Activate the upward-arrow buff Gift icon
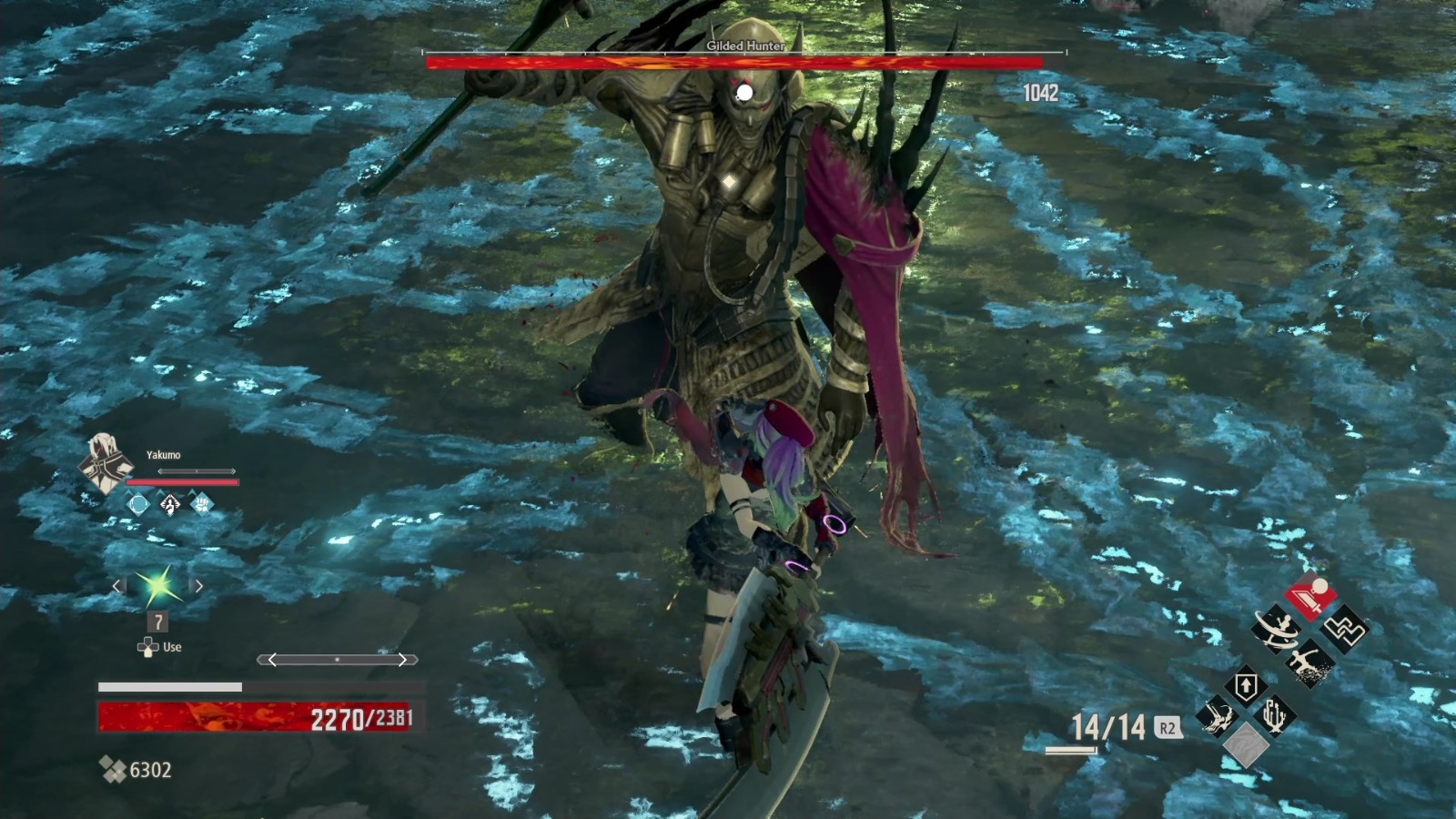 [x=1246, y=683]
